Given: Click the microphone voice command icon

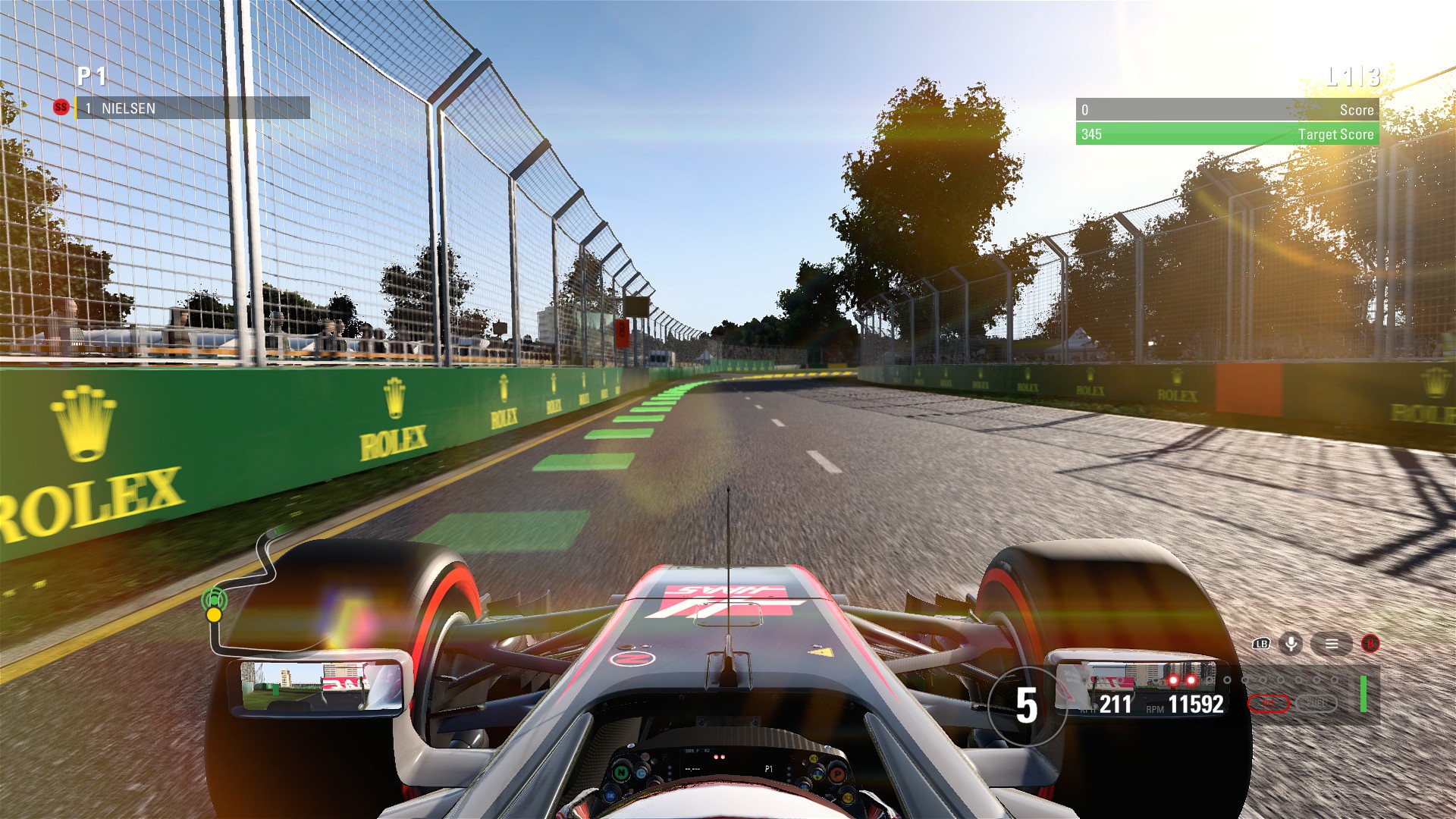Looking at the screenshot, I should [x=1291, y=644].
